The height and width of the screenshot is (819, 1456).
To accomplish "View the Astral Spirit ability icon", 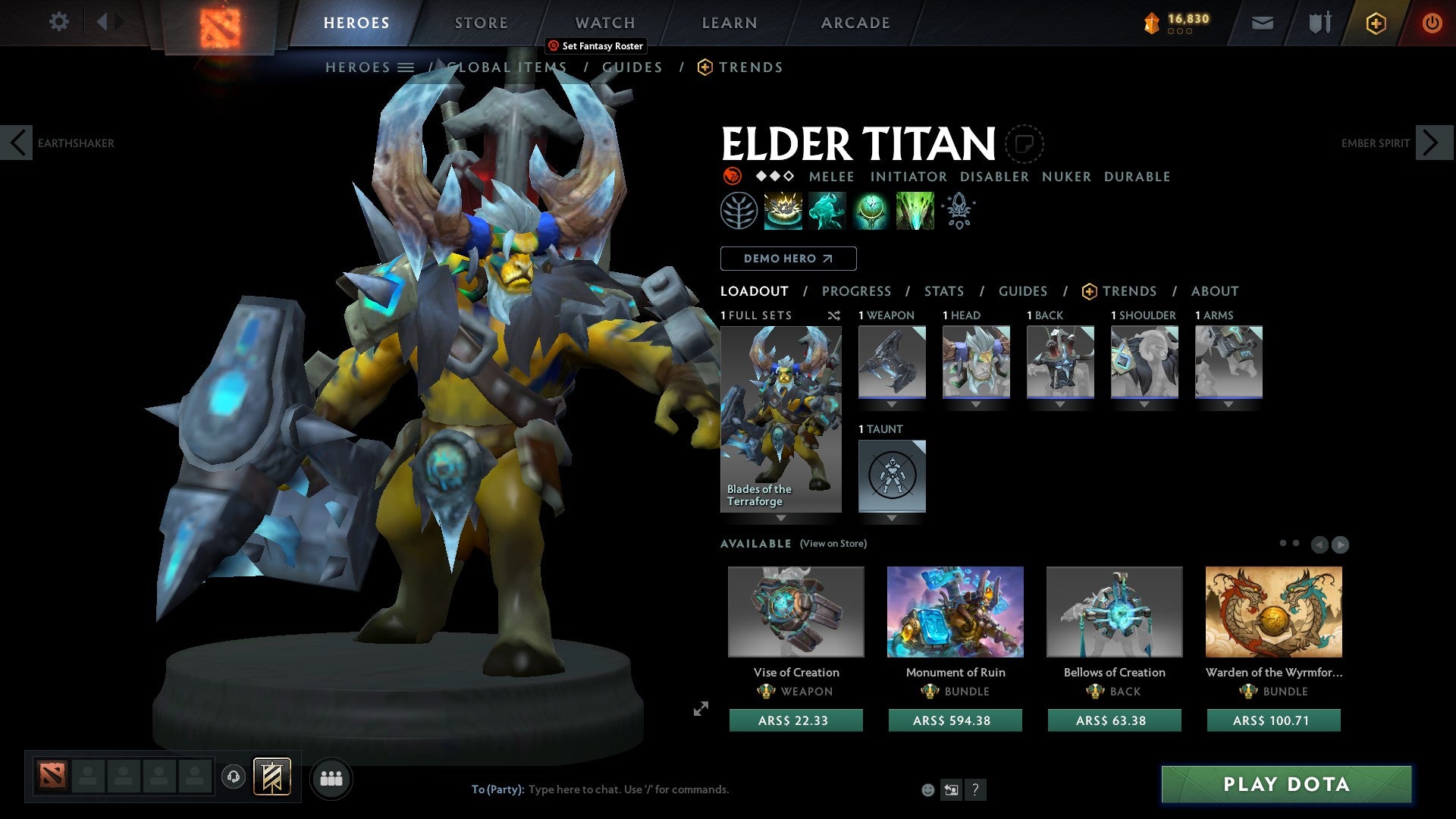I will coord(827,211).
